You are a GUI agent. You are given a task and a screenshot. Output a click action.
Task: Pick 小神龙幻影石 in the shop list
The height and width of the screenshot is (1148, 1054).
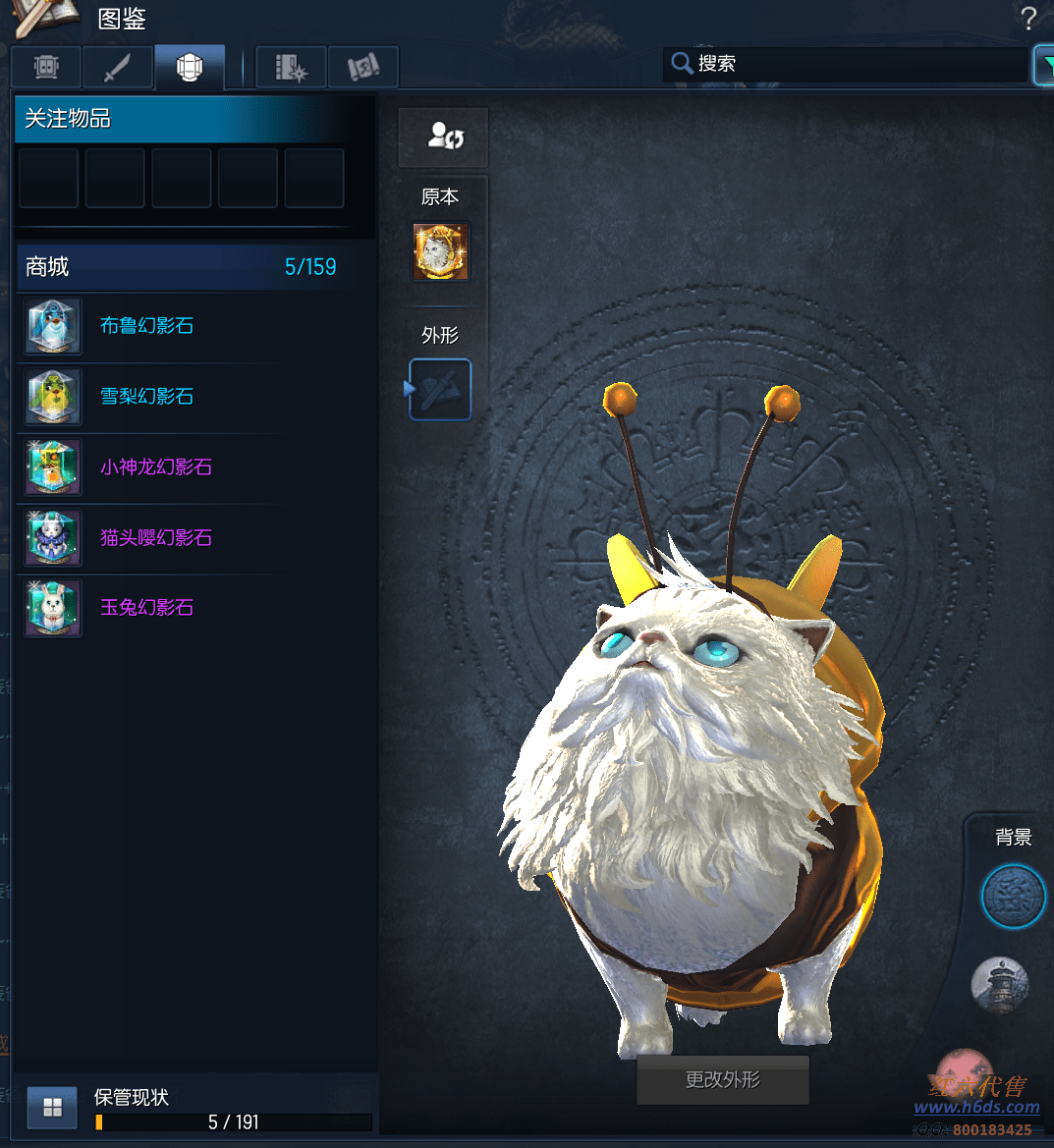(155, 467)
